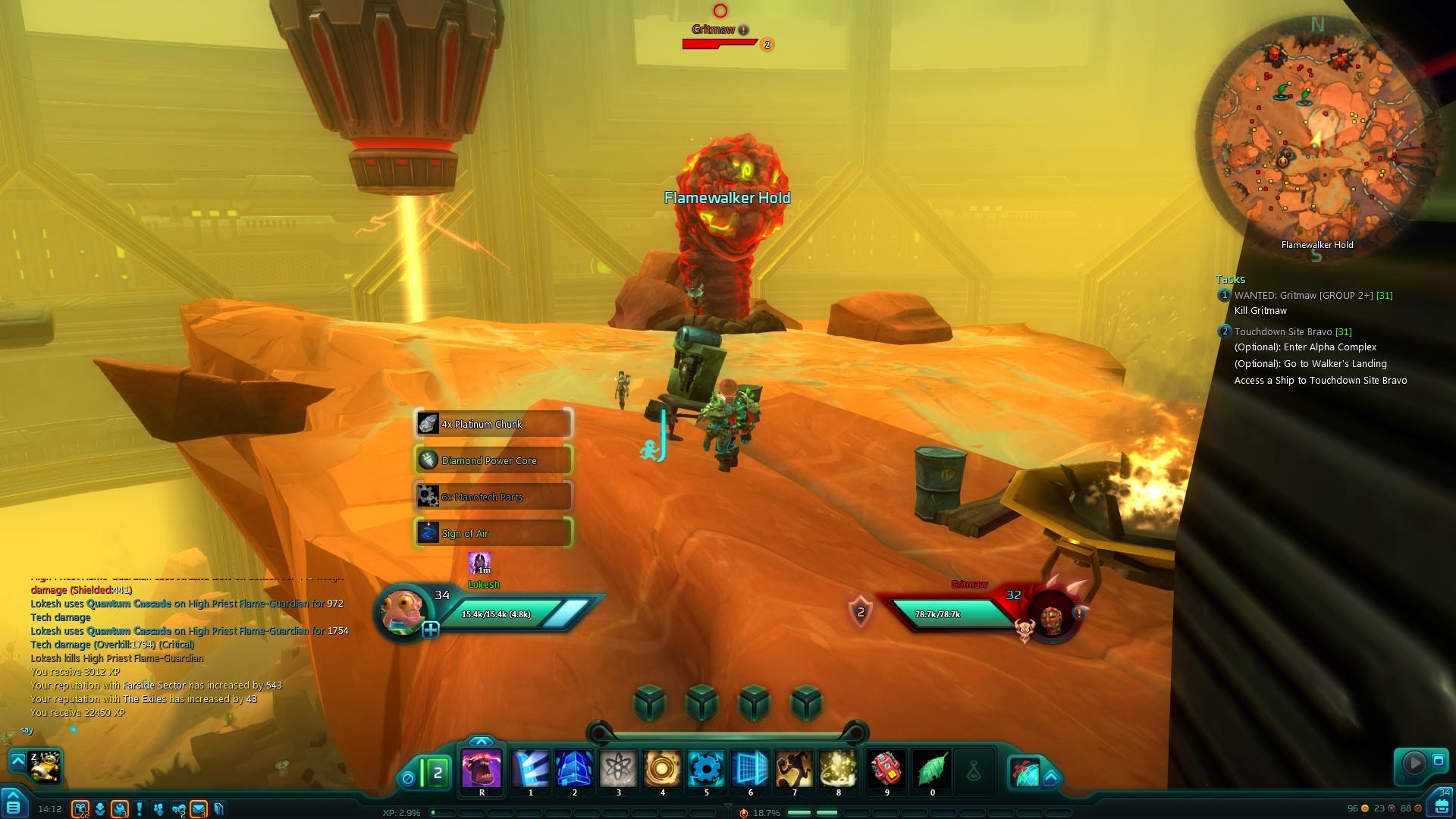Open the gift box icon showing 72

tap(80, 809)
